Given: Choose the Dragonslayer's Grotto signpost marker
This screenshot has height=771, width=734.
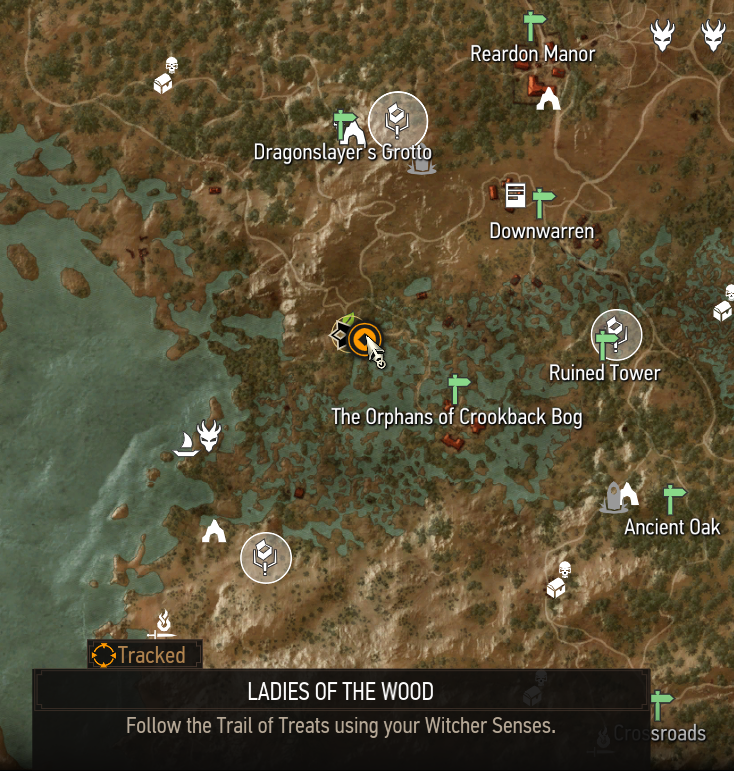Looking at the screenshot, I should [343, 124].
